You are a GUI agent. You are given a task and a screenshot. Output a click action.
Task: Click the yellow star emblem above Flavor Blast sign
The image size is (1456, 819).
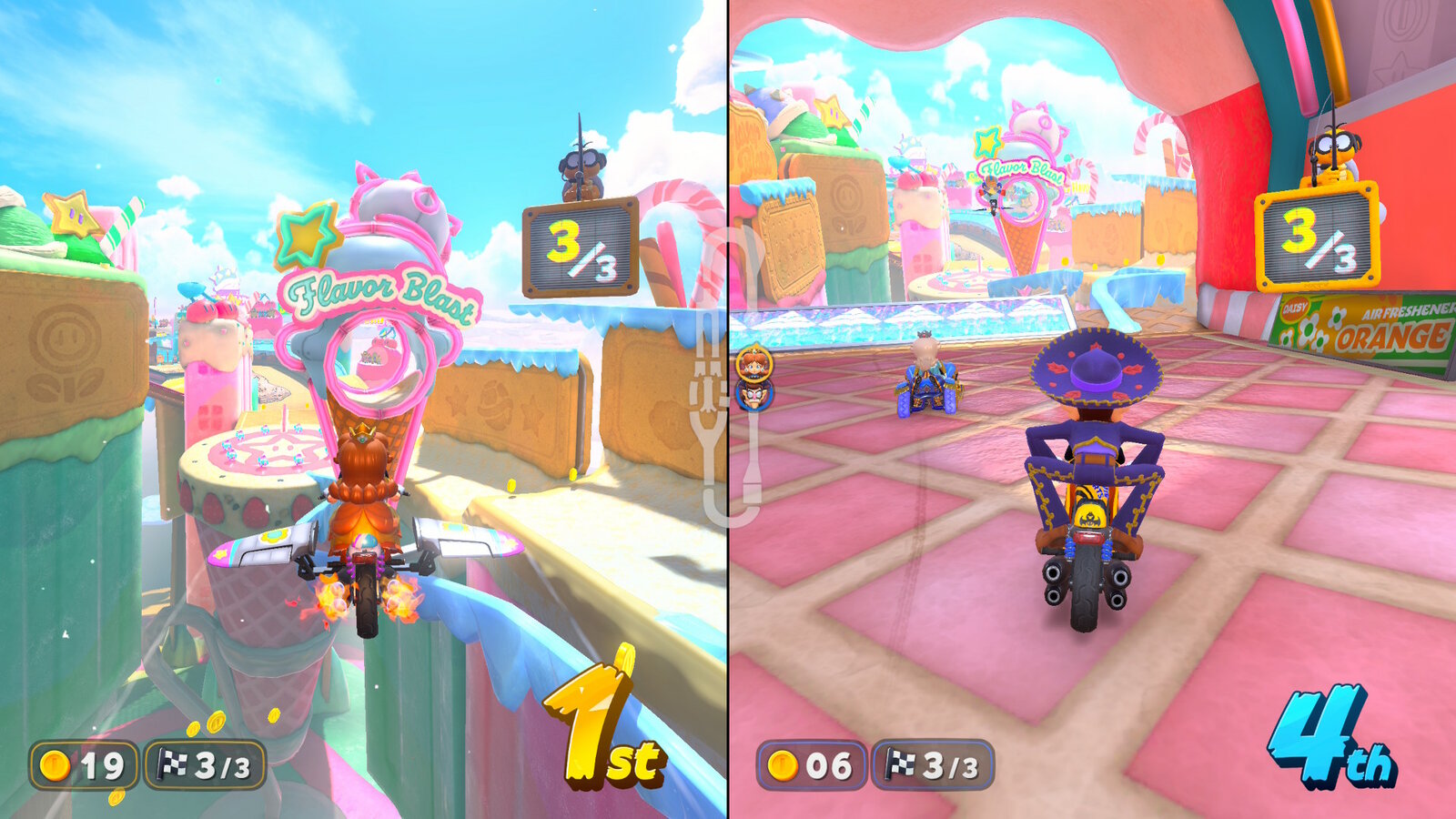pos(306,235)
